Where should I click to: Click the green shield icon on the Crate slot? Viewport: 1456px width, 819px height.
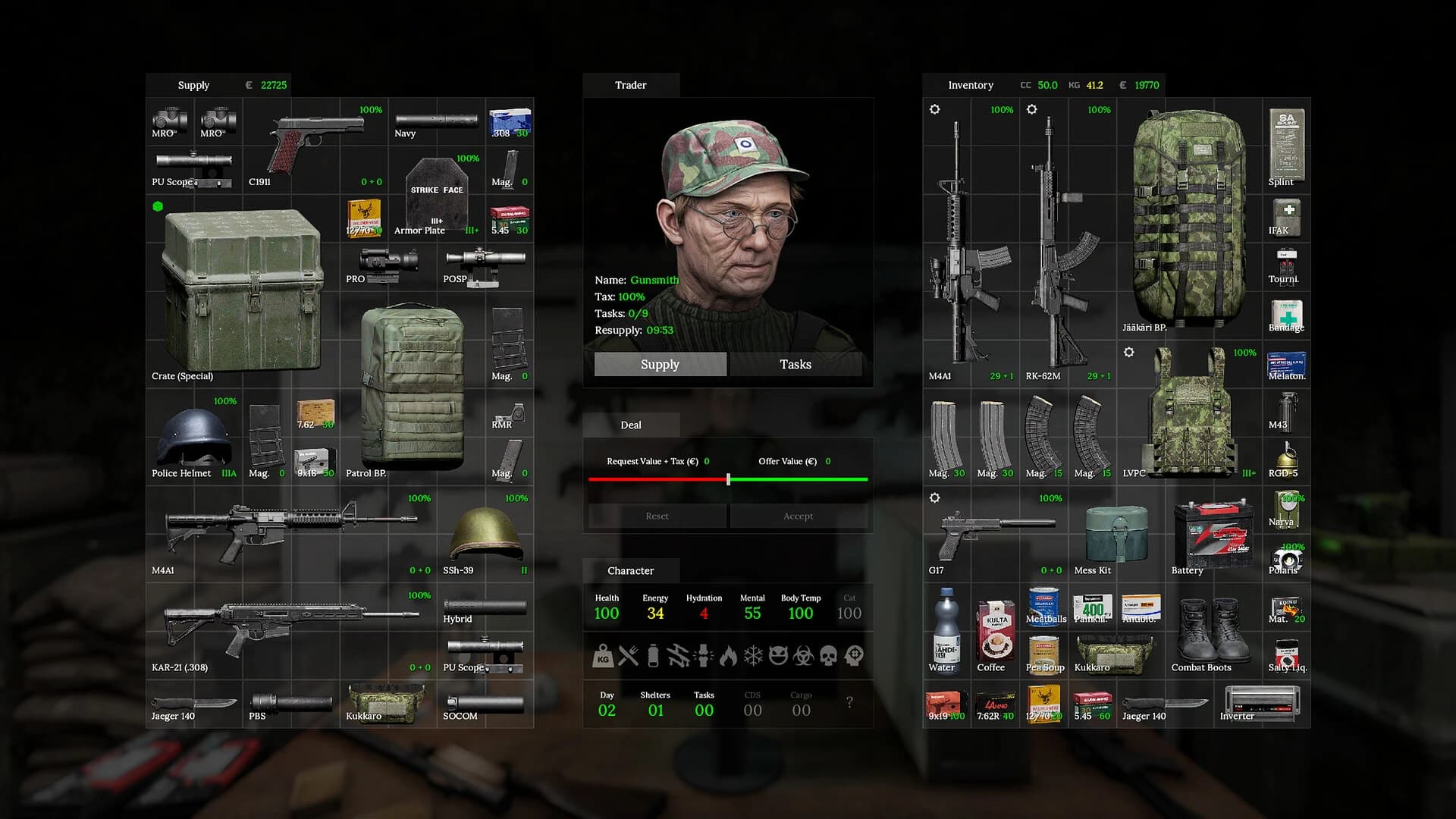157,205
